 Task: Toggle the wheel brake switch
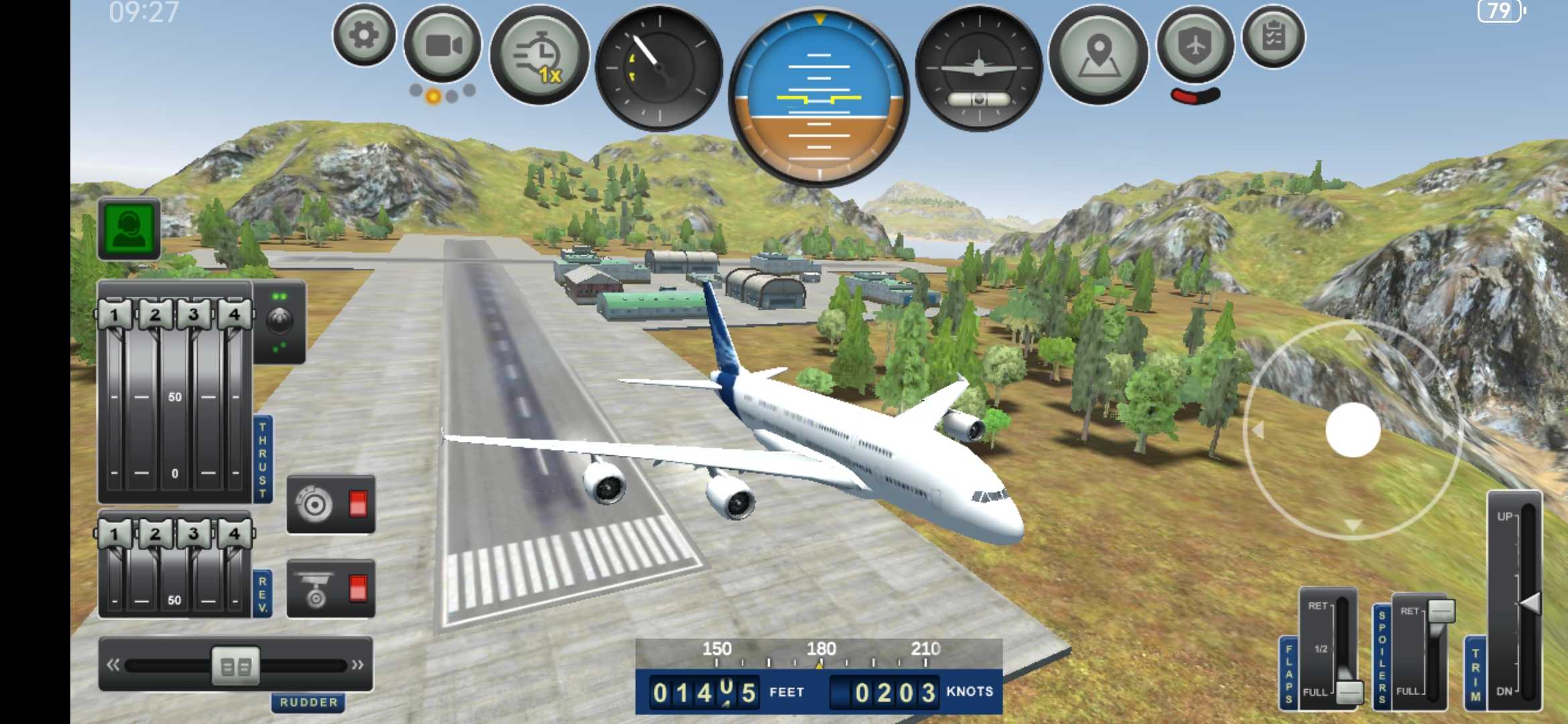pos(331,504)
